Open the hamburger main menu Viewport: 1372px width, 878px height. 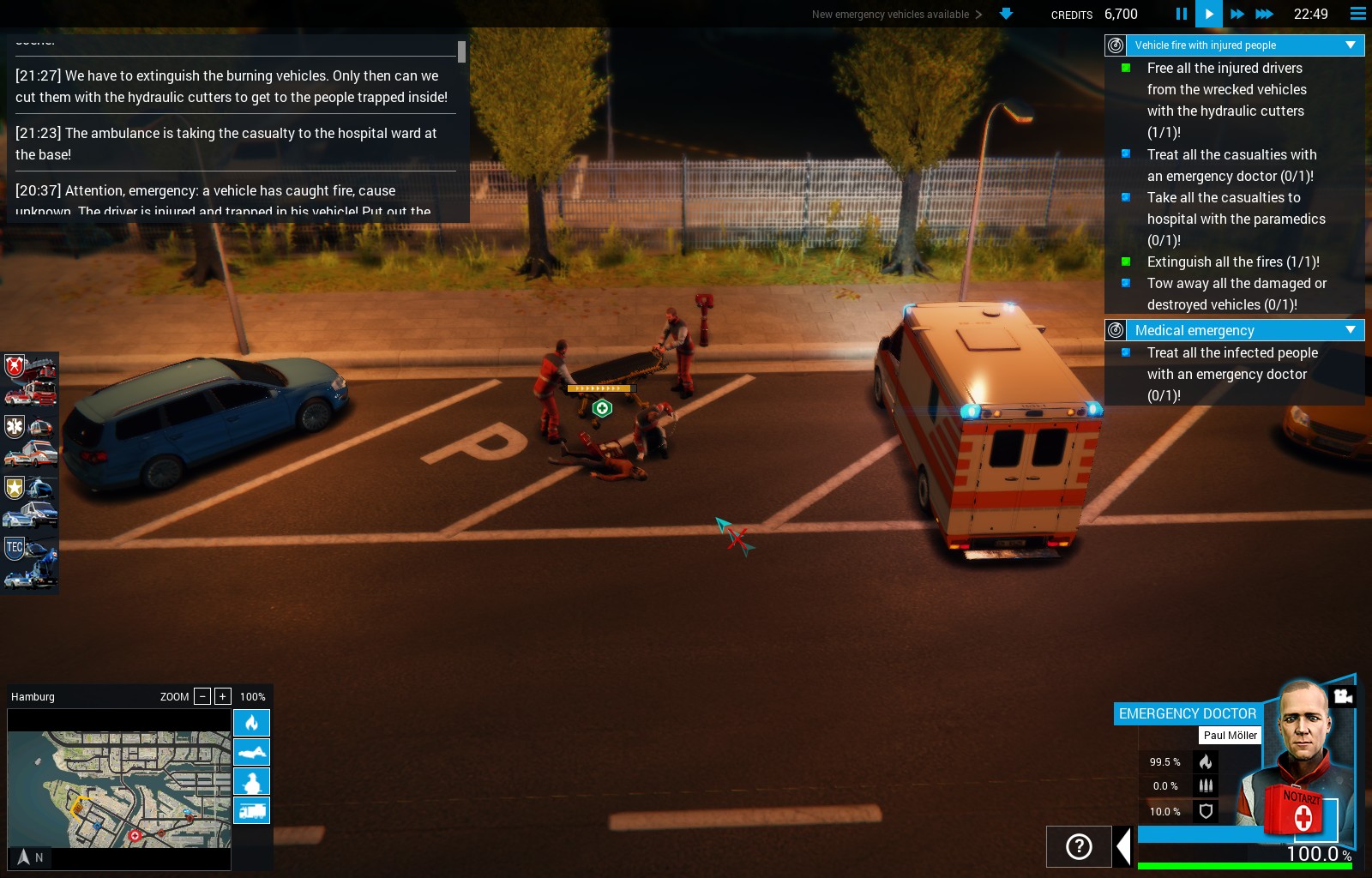1357,14
